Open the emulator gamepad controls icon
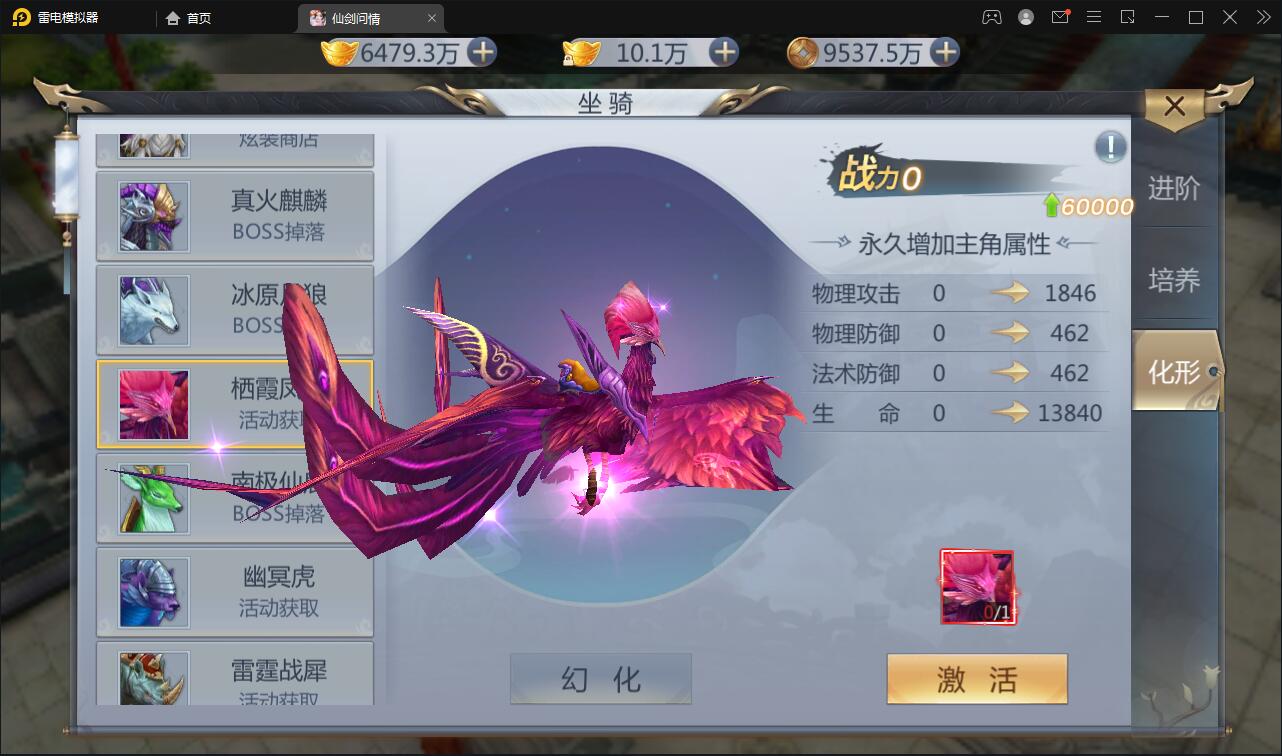 point(992,17)
